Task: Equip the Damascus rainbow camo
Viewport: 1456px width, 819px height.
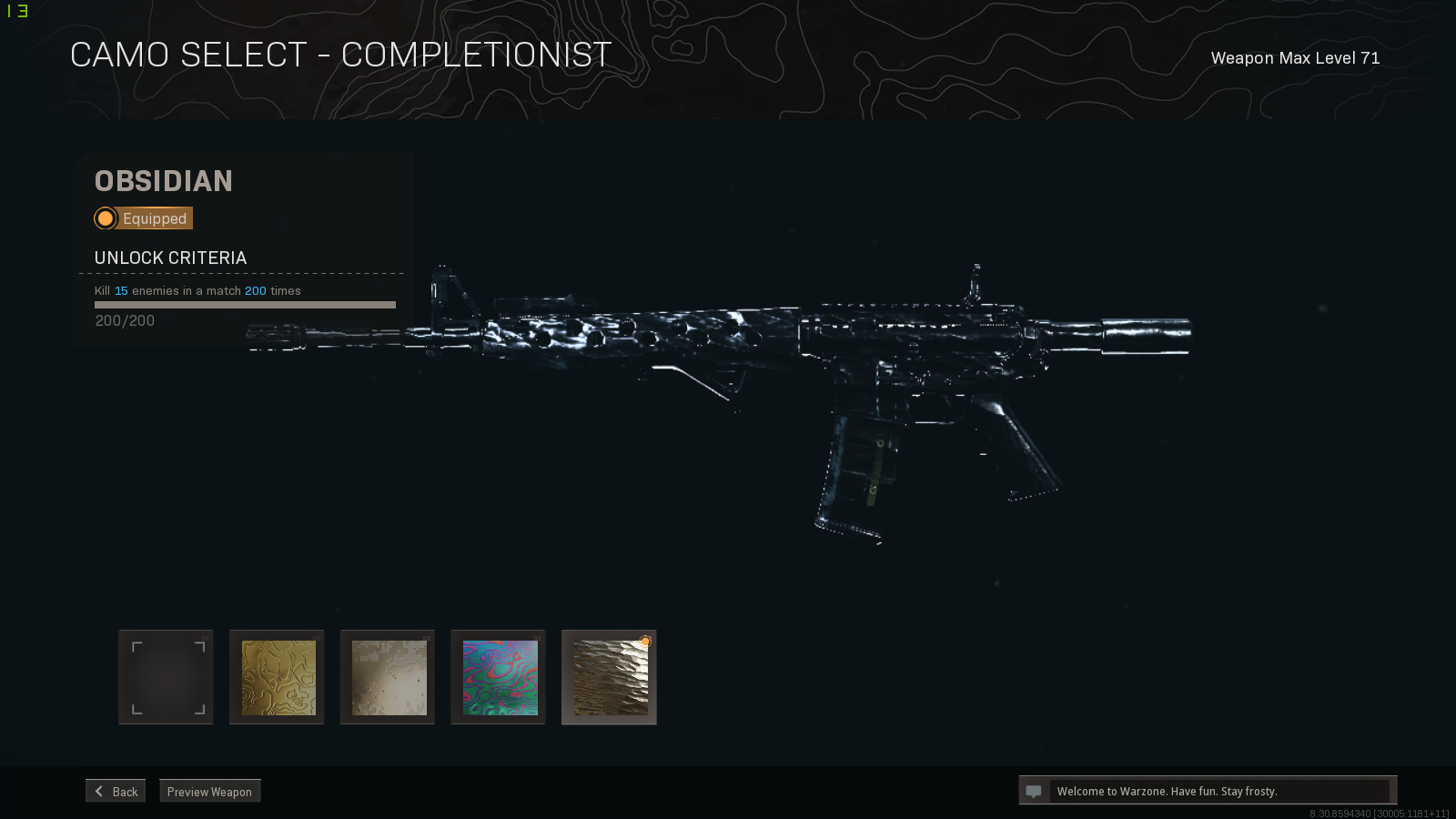Action: click(x=498, y=676)
